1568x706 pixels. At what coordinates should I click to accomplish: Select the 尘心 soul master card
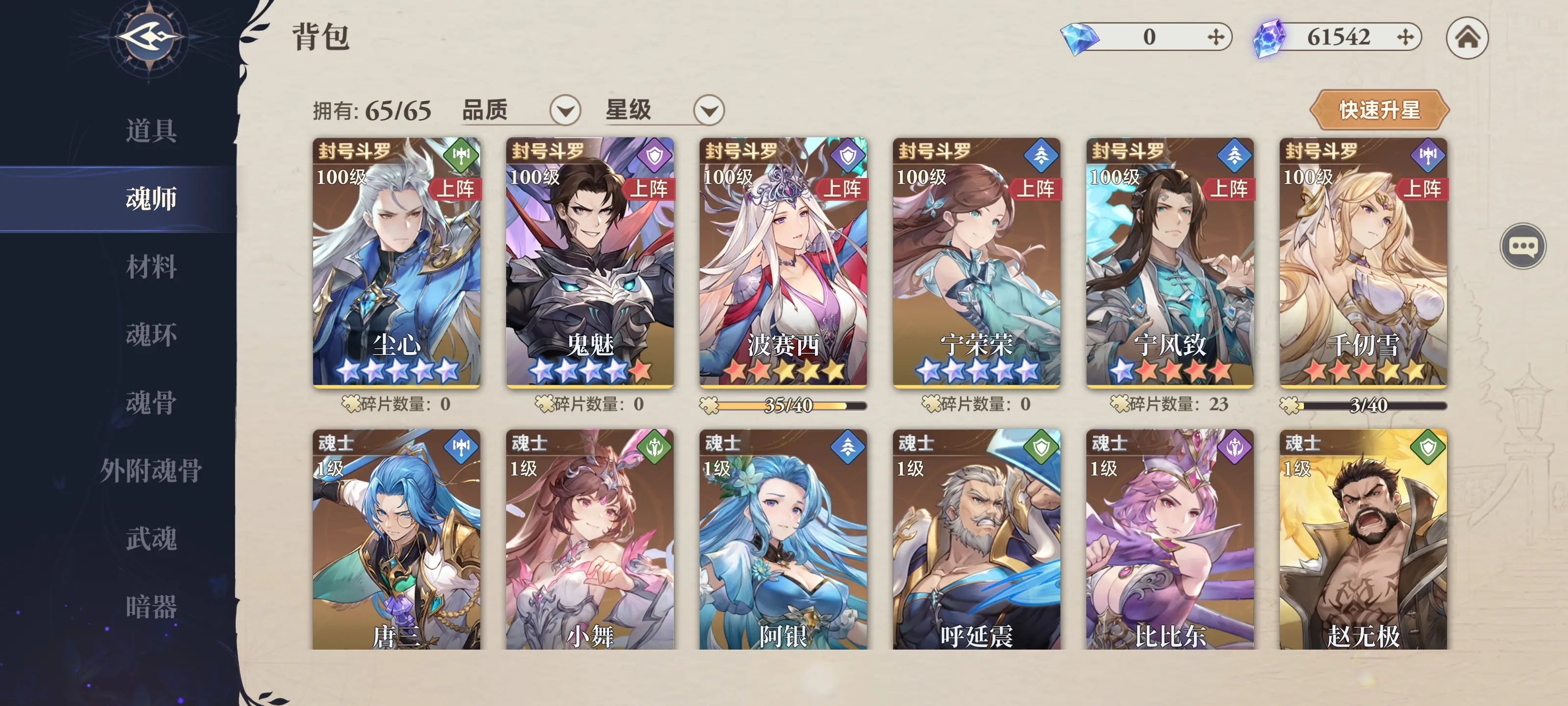396,262
